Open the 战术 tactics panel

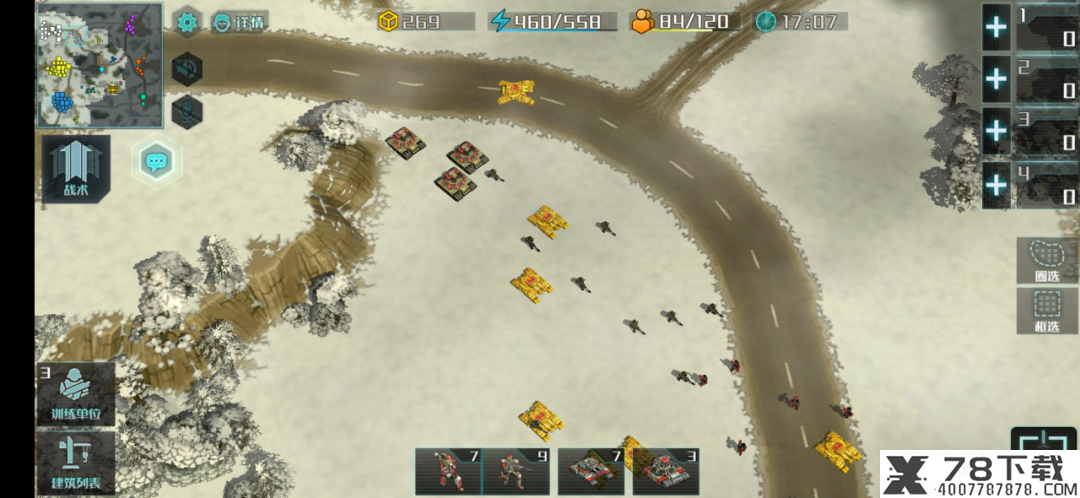76,169
